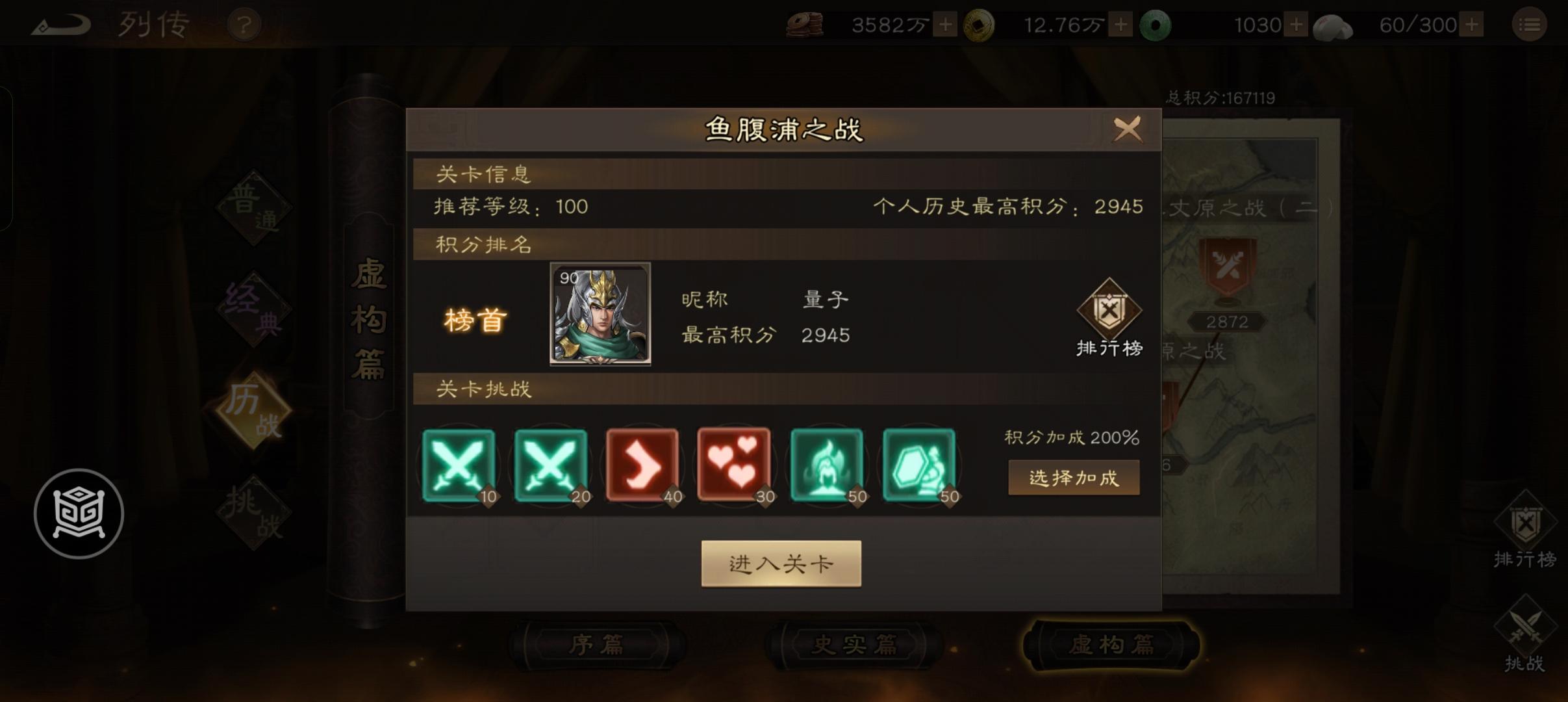Open the circular treasure icon on the left

[79, 513]
